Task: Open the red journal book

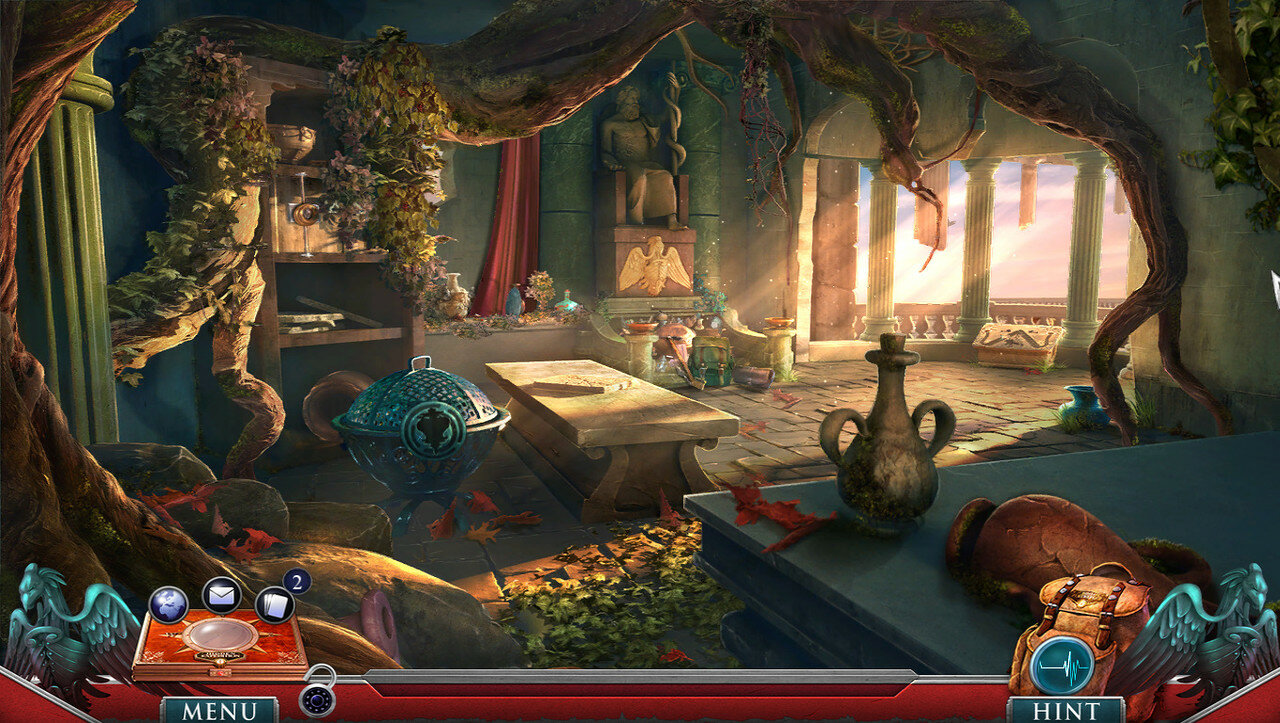Action: coord(220,644)
